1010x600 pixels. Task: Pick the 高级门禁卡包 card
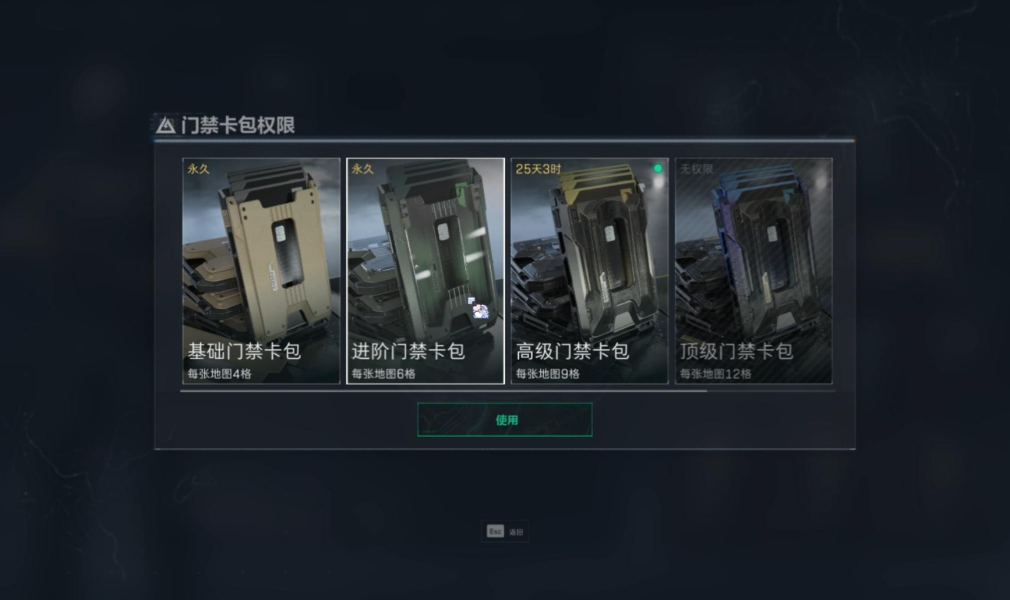589,270
